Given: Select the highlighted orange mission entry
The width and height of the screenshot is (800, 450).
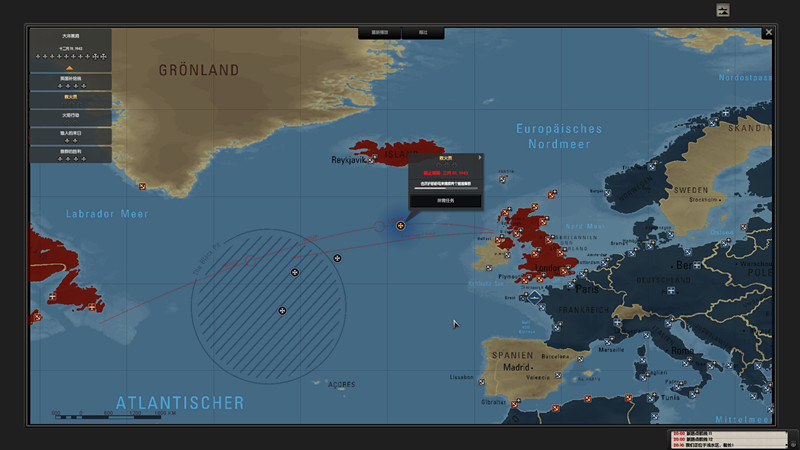Looking at the screenshot, I should coord(70,97).
